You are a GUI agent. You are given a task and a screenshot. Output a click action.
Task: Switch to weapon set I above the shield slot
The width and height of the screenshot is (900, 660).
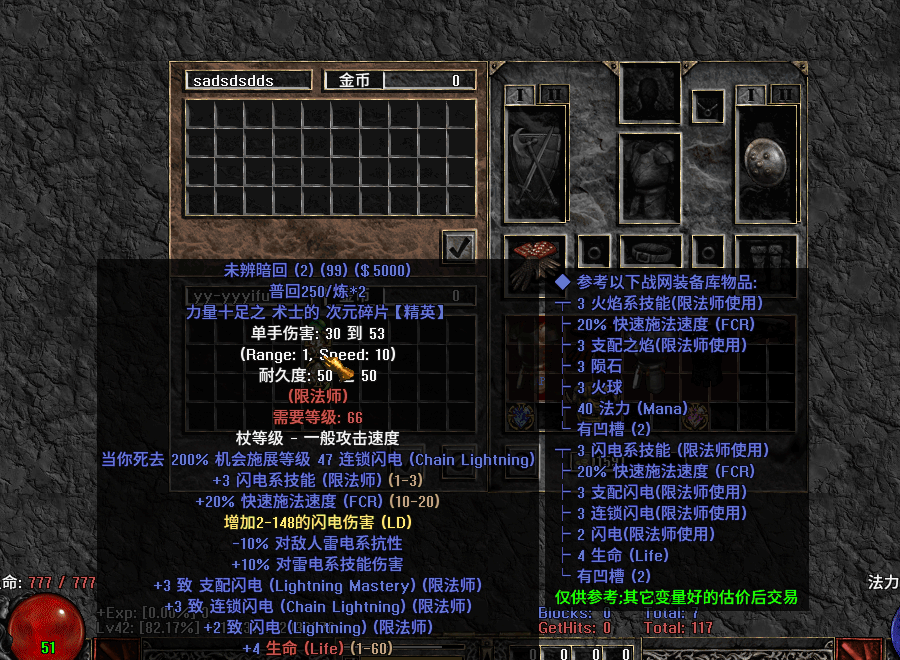(751, 95)
